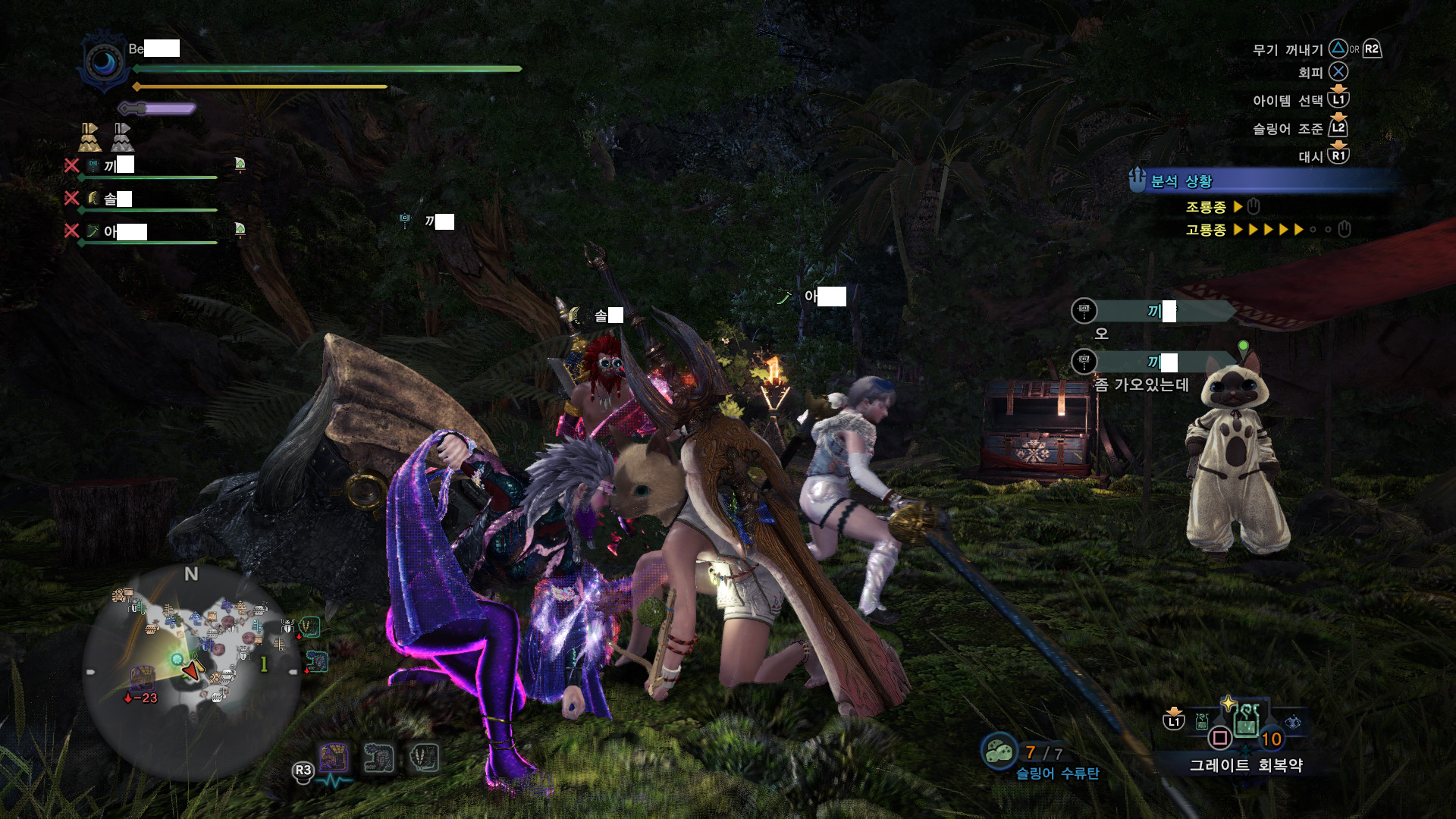The height and width of the screenshot is (819, 1456).
Task: Click the moon emblem beside the player name
Action: click(104, 62)
